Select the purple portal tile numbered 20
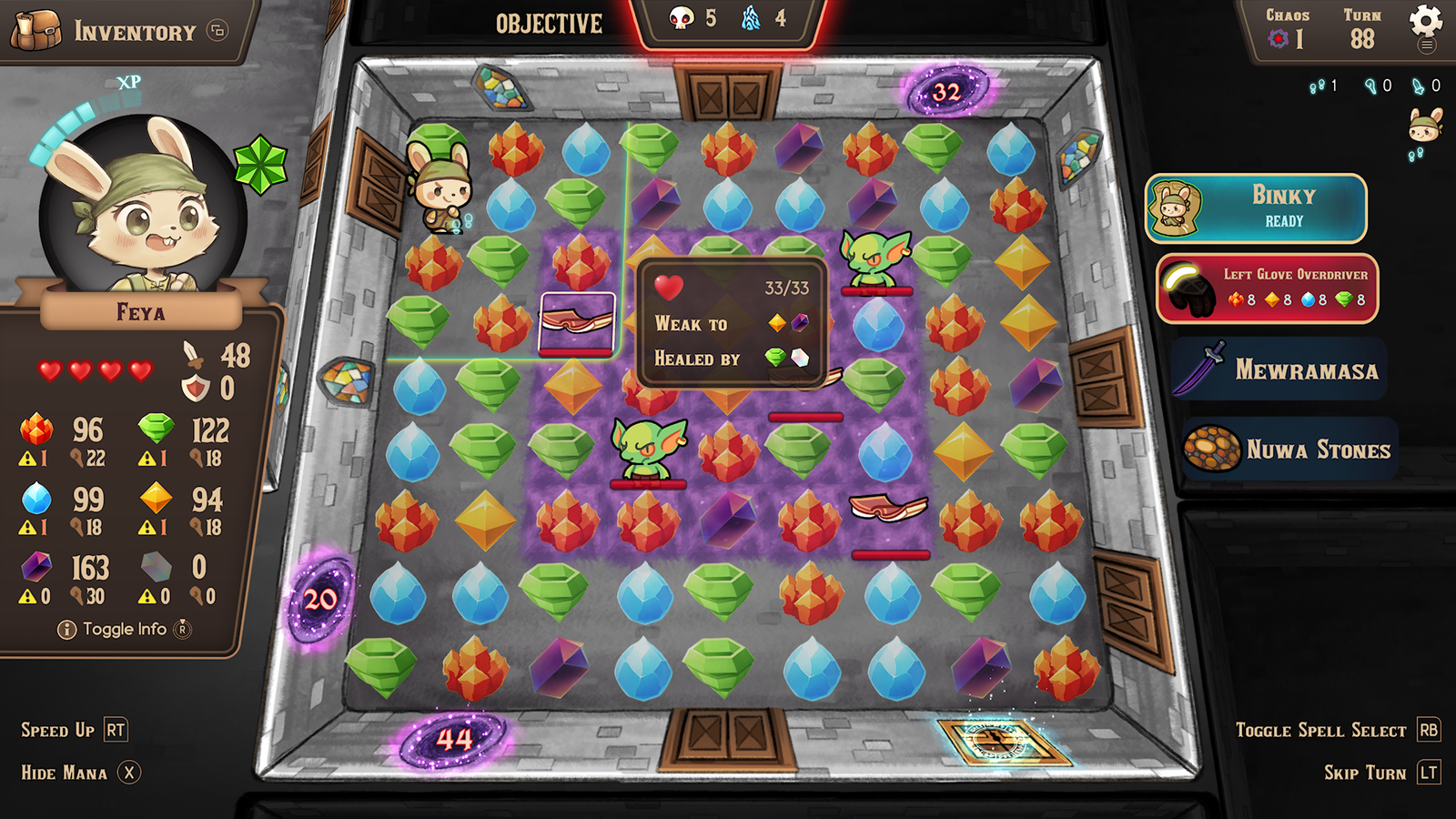 click(x=319, y=599)
